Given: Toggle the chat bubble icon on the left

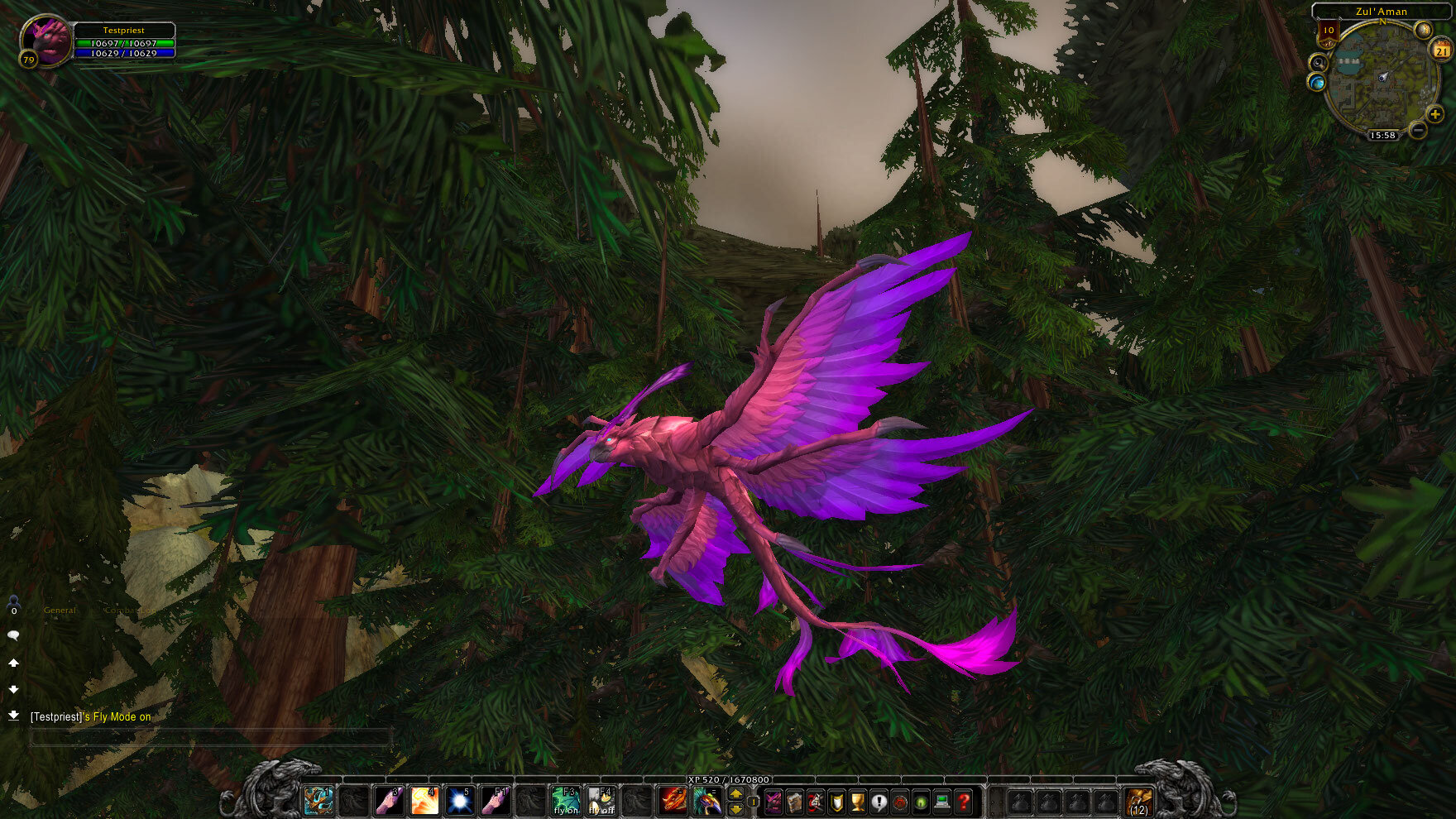Looking at the screenshot, I should [12, 634].
